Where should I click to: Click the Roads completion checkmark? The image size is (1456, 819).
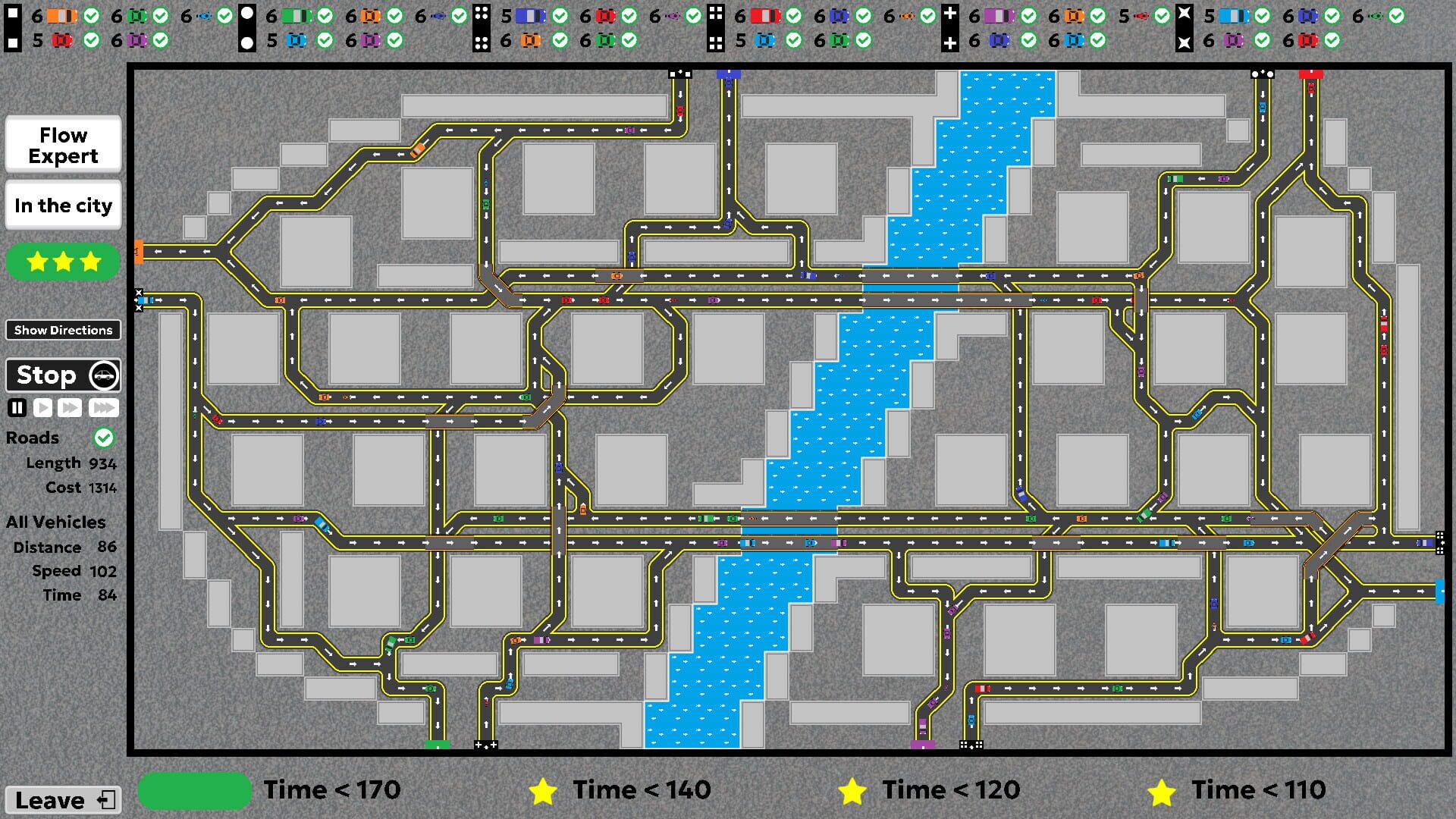tap(104, 438)
